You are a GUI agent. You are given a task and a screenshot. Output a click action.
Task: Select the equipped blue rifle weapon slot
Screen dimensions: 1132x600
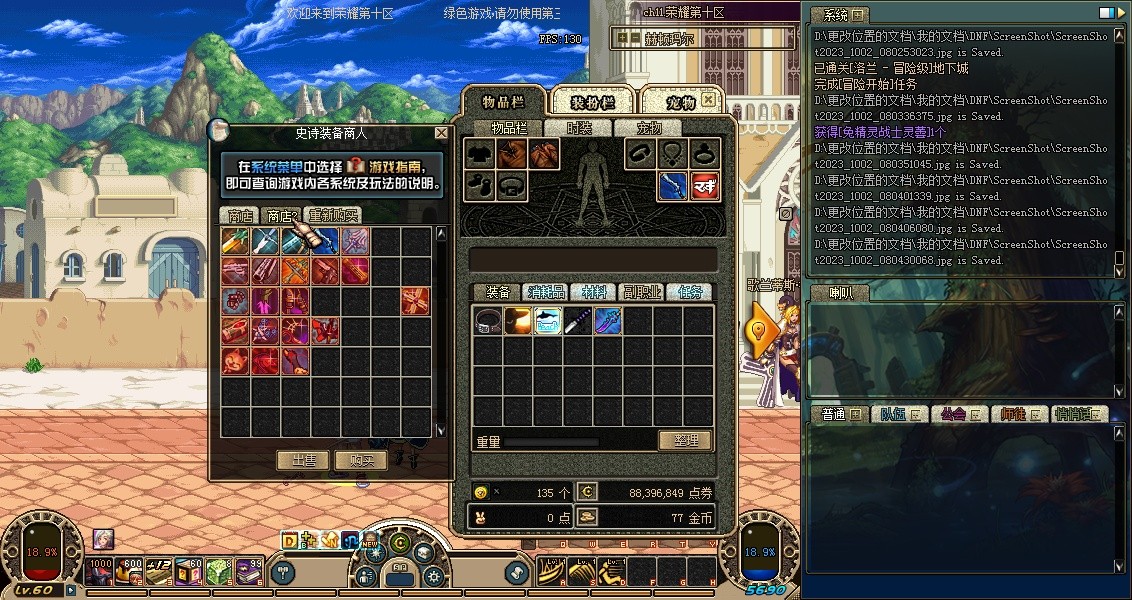pos(673,185)
